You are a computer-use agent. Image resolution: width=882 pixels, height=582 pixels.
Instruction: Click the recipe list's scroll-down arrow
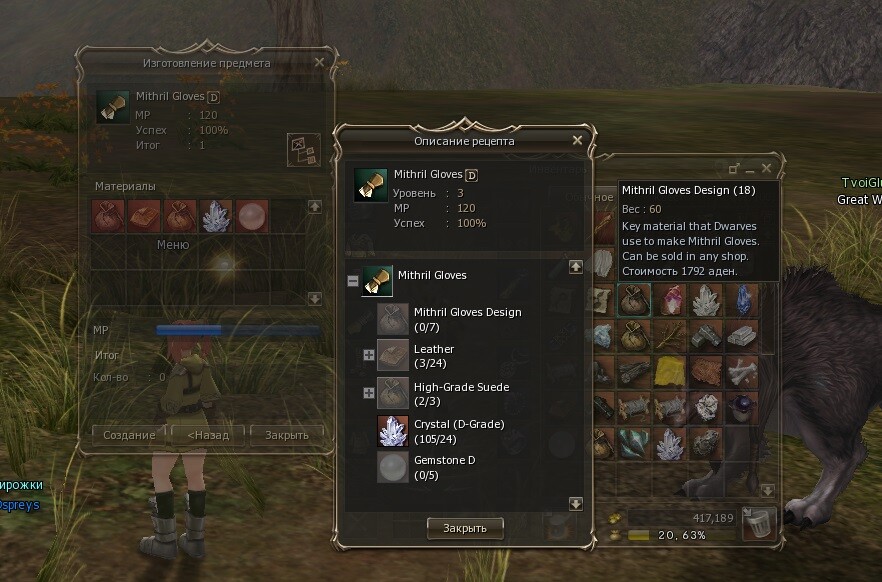click(x=576, y=504)
